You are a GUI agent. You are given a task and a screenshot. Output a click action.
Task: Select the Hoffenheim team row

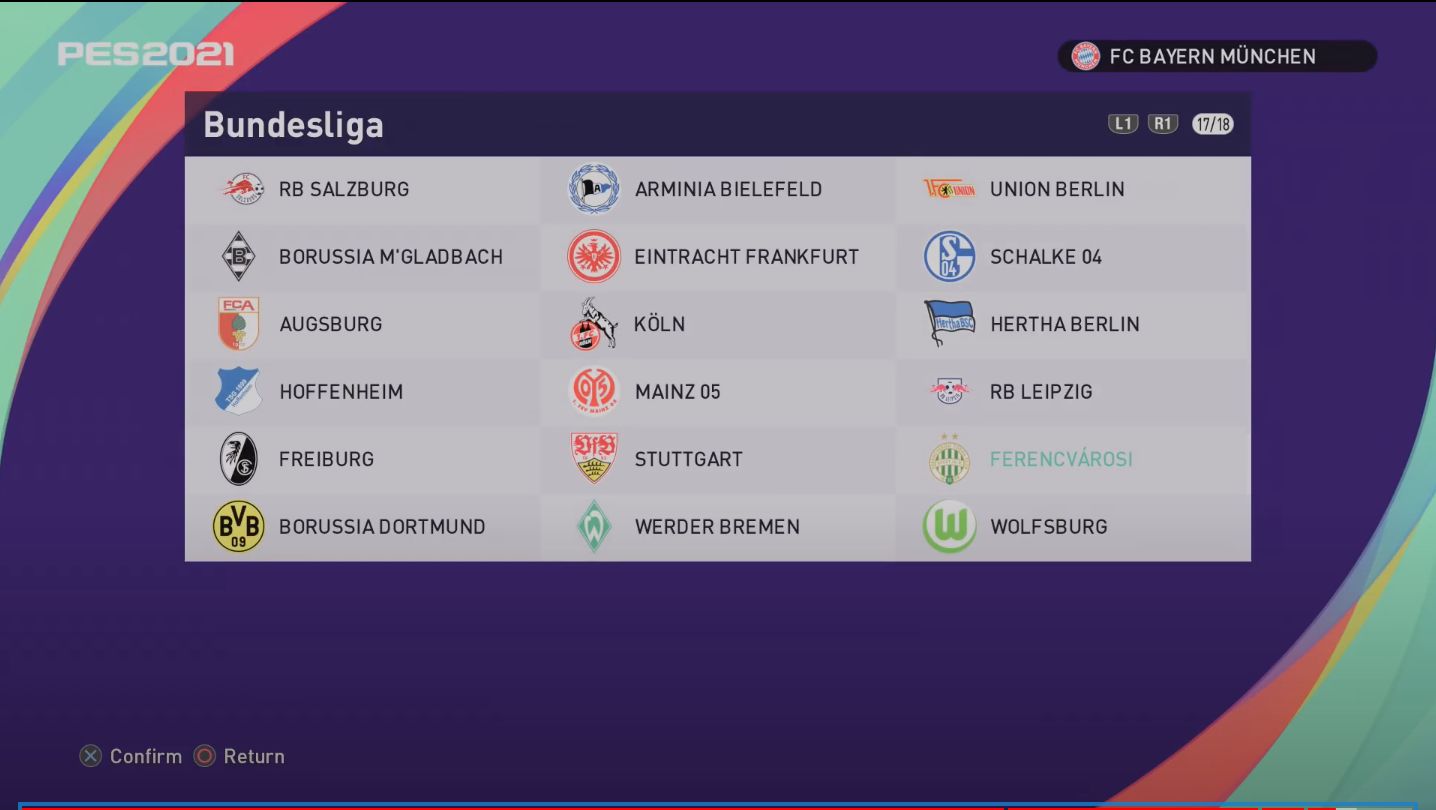(x=340, y=391)
